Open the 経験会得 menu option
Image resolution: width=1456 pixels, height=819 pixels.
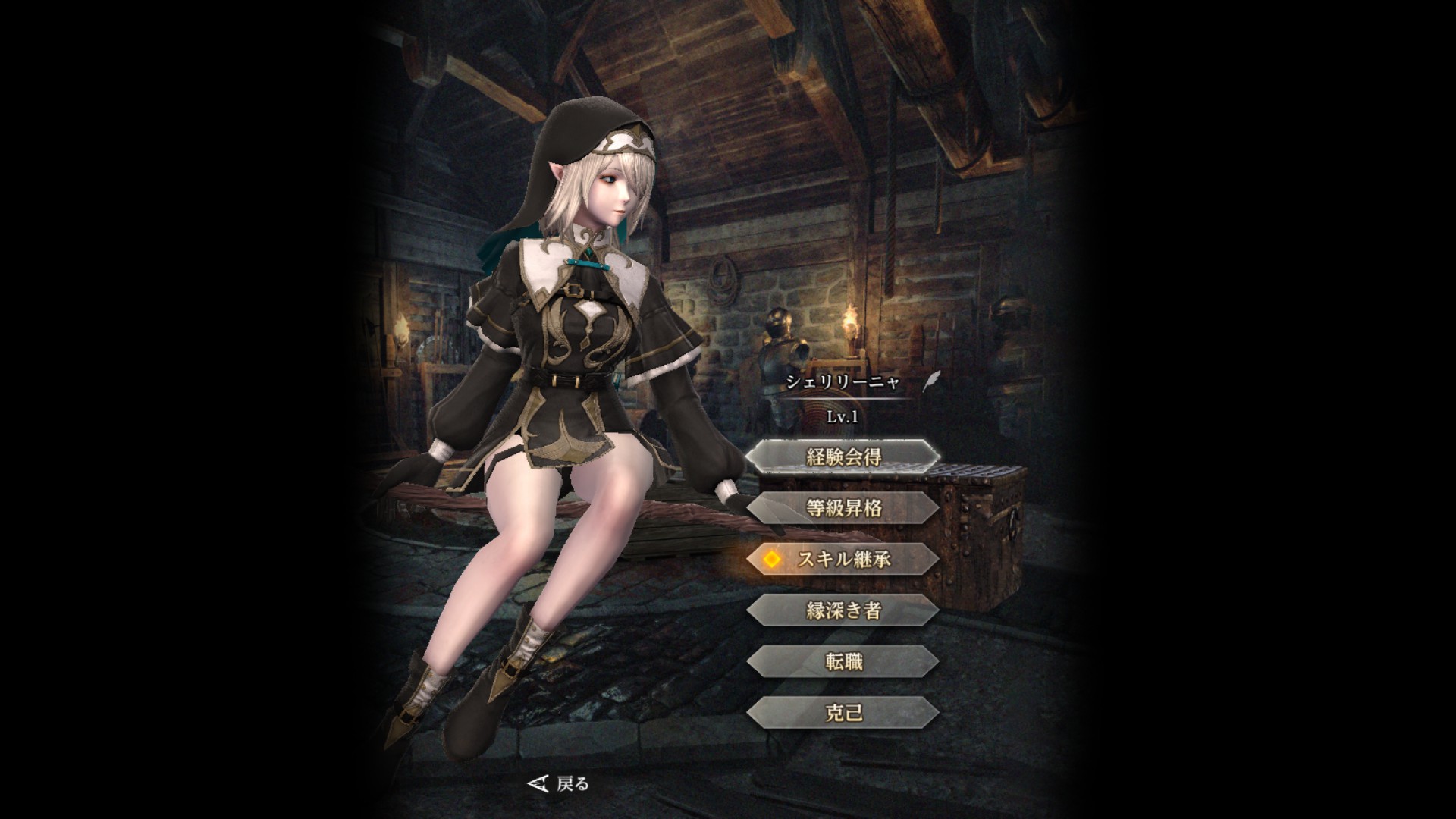click(843, 457)
